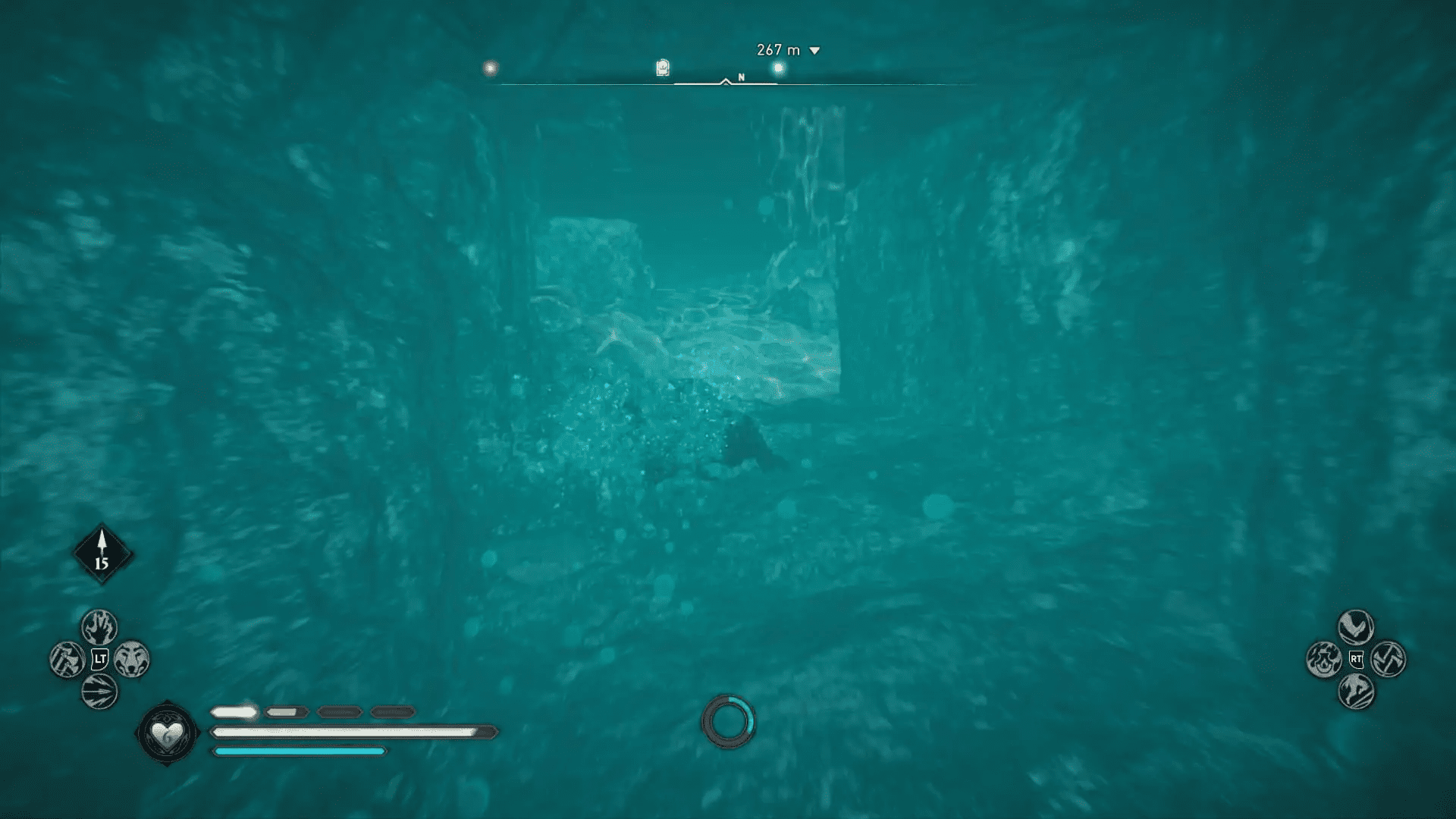Select the crossed axes melee ability
Viewport: 1456px width, 819px height.
pos(1389,659)
